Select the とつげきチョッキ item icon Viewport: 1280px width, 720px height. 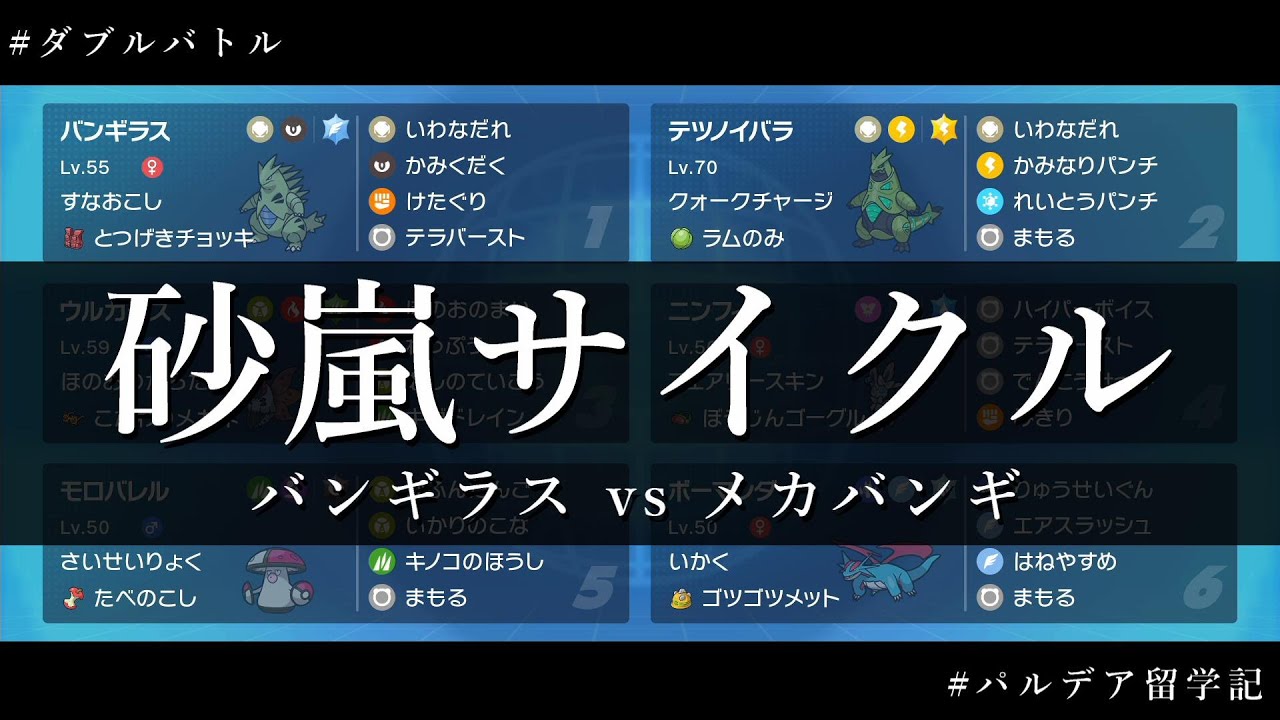tap(72, 237)
